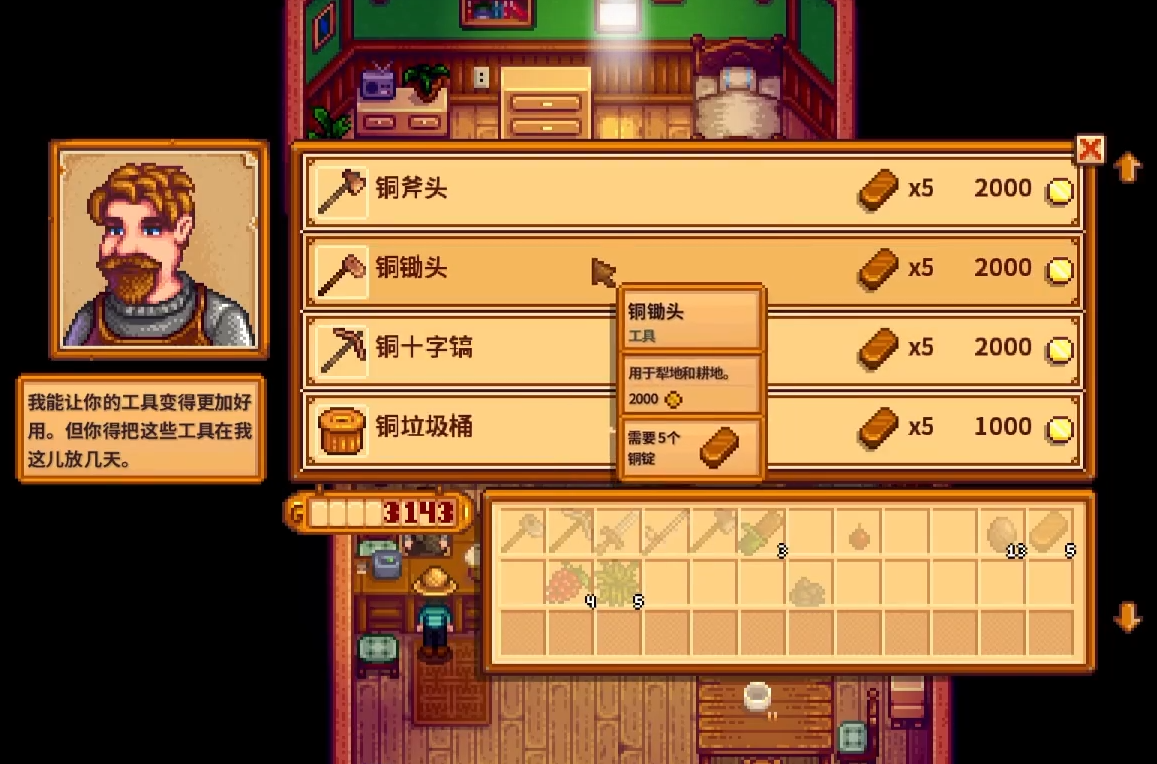Click the shop list down arrow
Screen dimensions: 1157x764
[x=1127, y=618]
